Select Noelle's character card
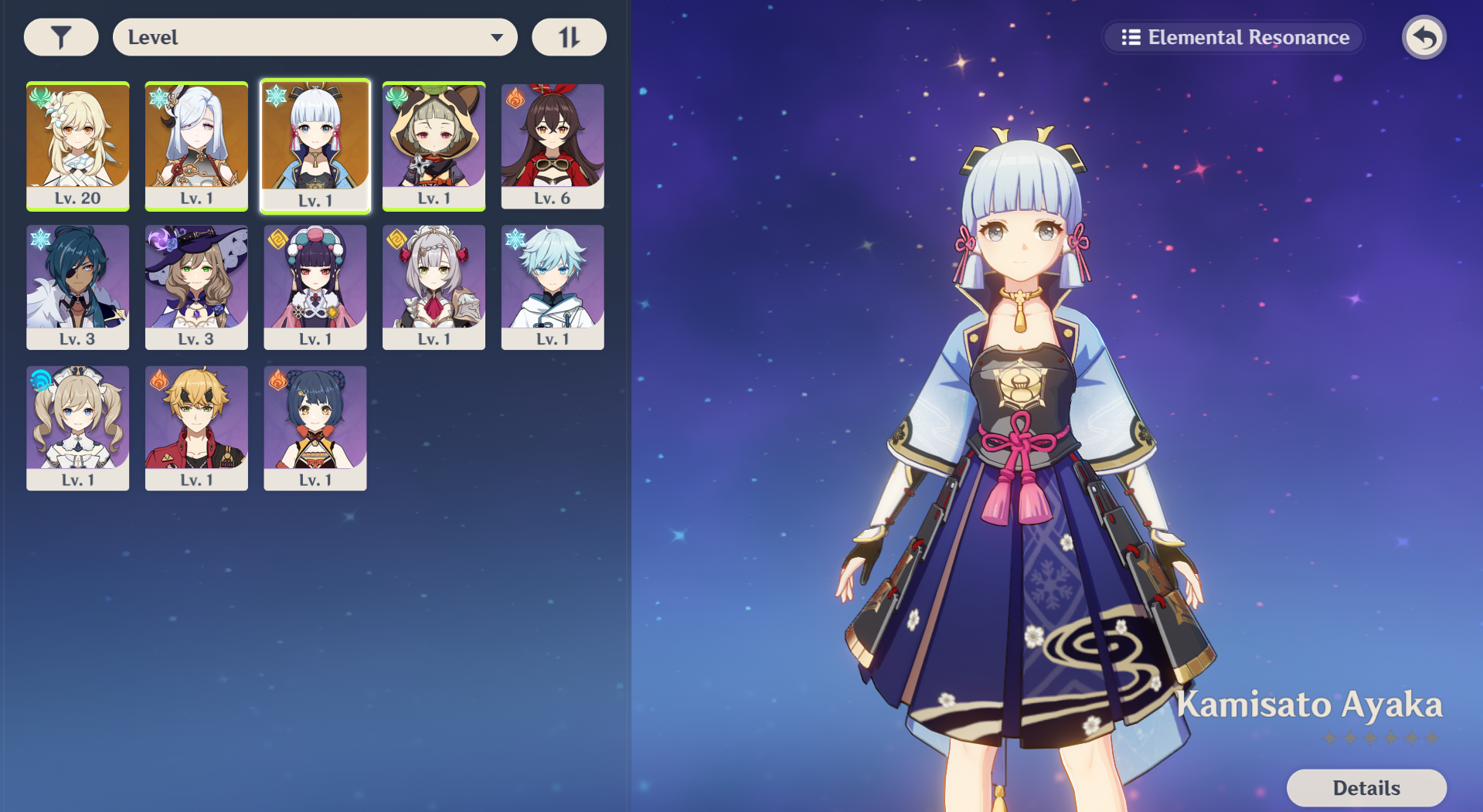Screen dimensions: 1483x812 point(434,287)
